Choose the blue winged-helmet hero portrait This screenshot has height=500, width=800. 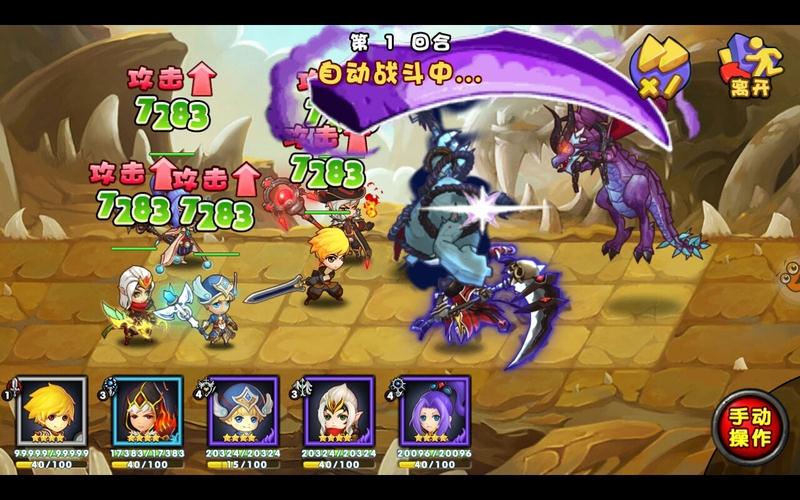[243, 410]
